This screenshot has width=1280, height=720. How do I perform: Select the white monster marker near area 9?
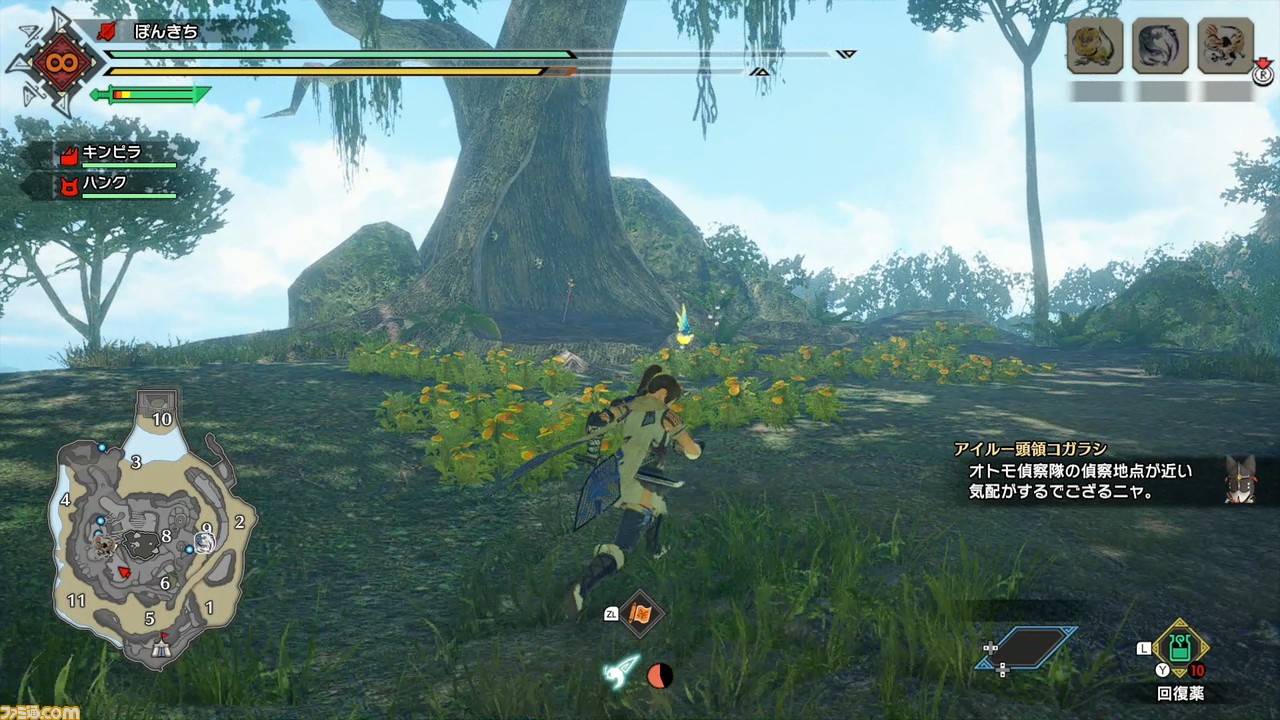tap(205, 542)
